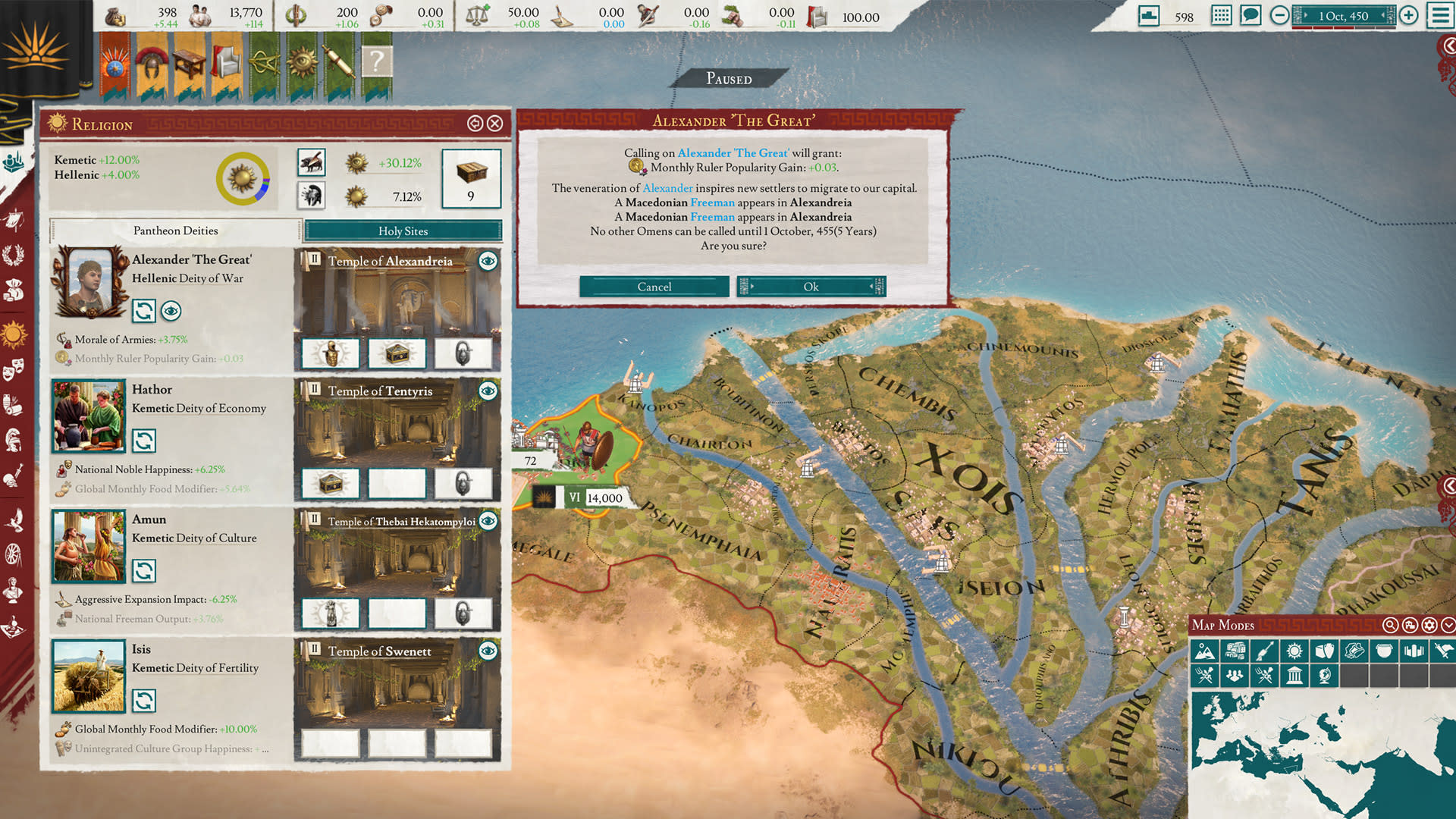
Task: Open the message speech bubble icon near the date
Action: coord(1250,14)
